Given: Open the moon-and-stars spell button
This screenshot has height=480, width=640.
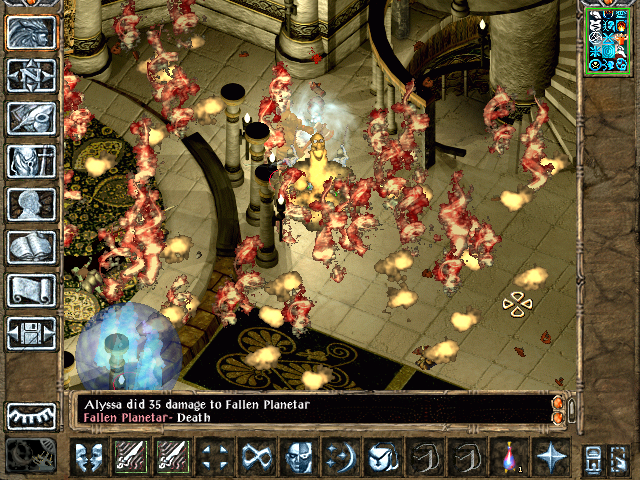Looking at the screenshot, I should click(x=340, y=457).
